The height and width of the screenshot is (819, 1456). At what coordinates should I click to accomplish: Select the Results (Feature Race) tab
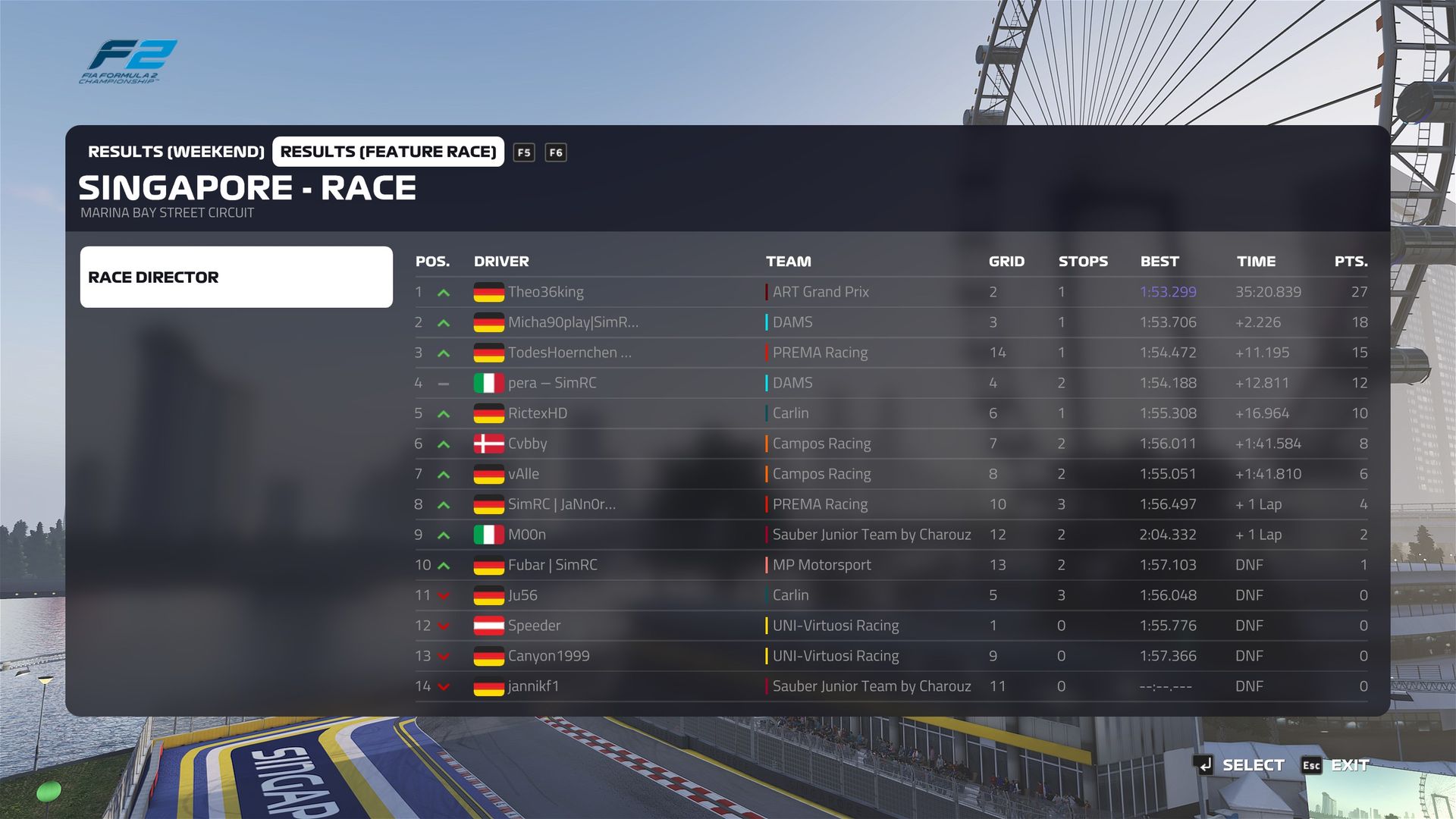388,152
